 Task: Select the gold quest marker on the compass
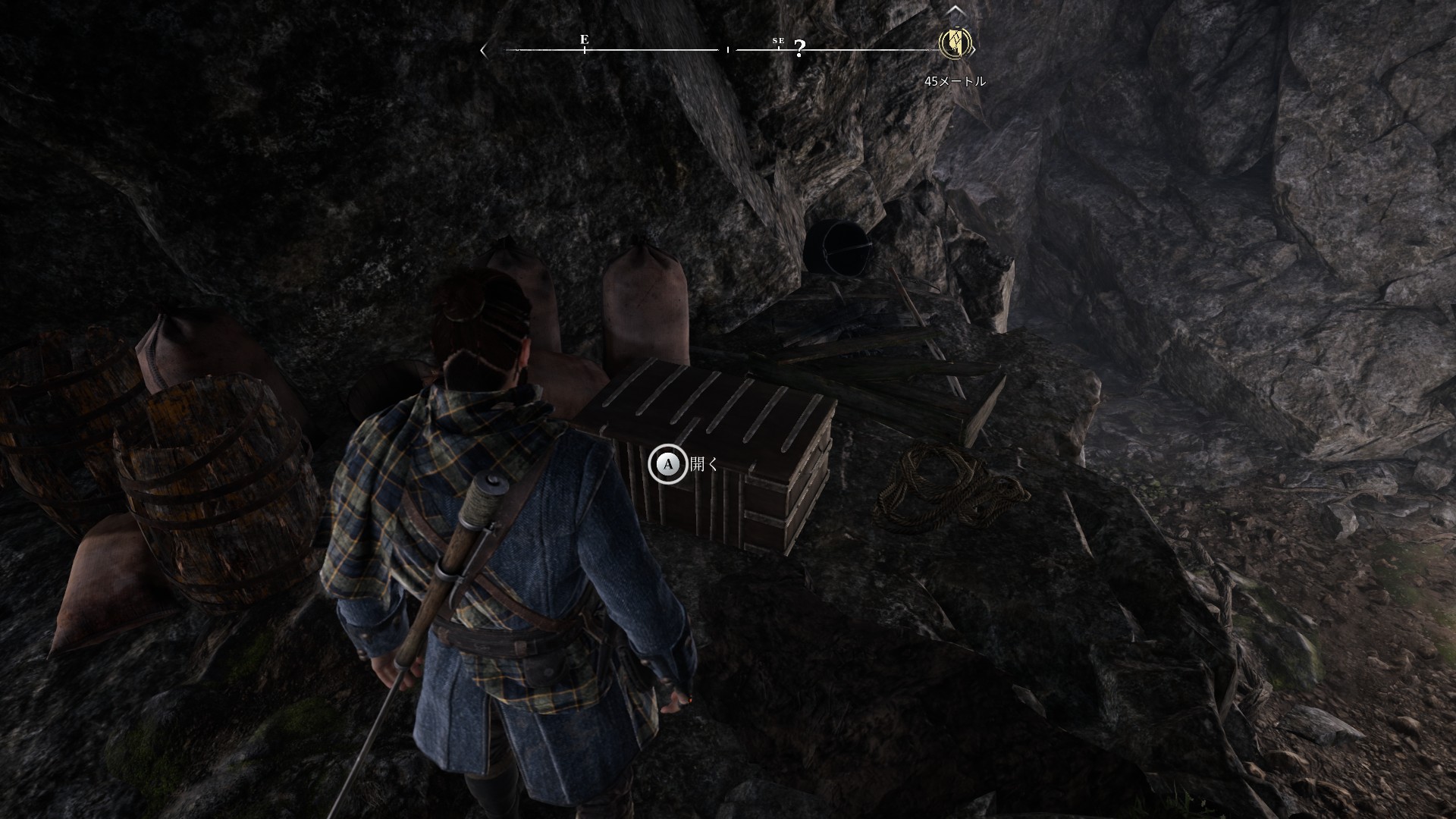pyautogui.click(x=955, y=43)
